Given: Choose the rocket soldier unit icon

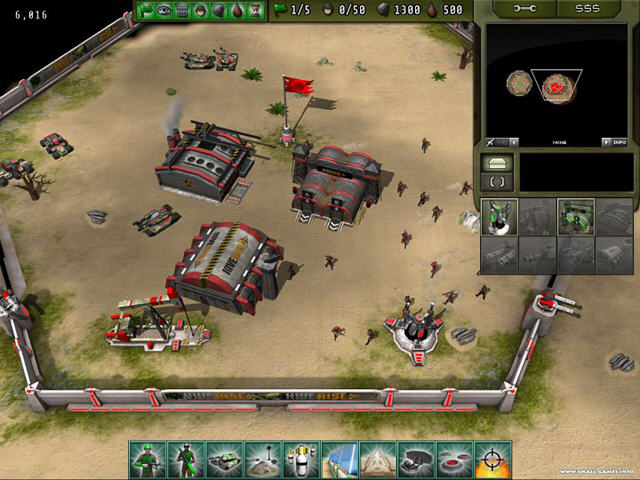Looking at the screenshot, I should tap(186, 459).
